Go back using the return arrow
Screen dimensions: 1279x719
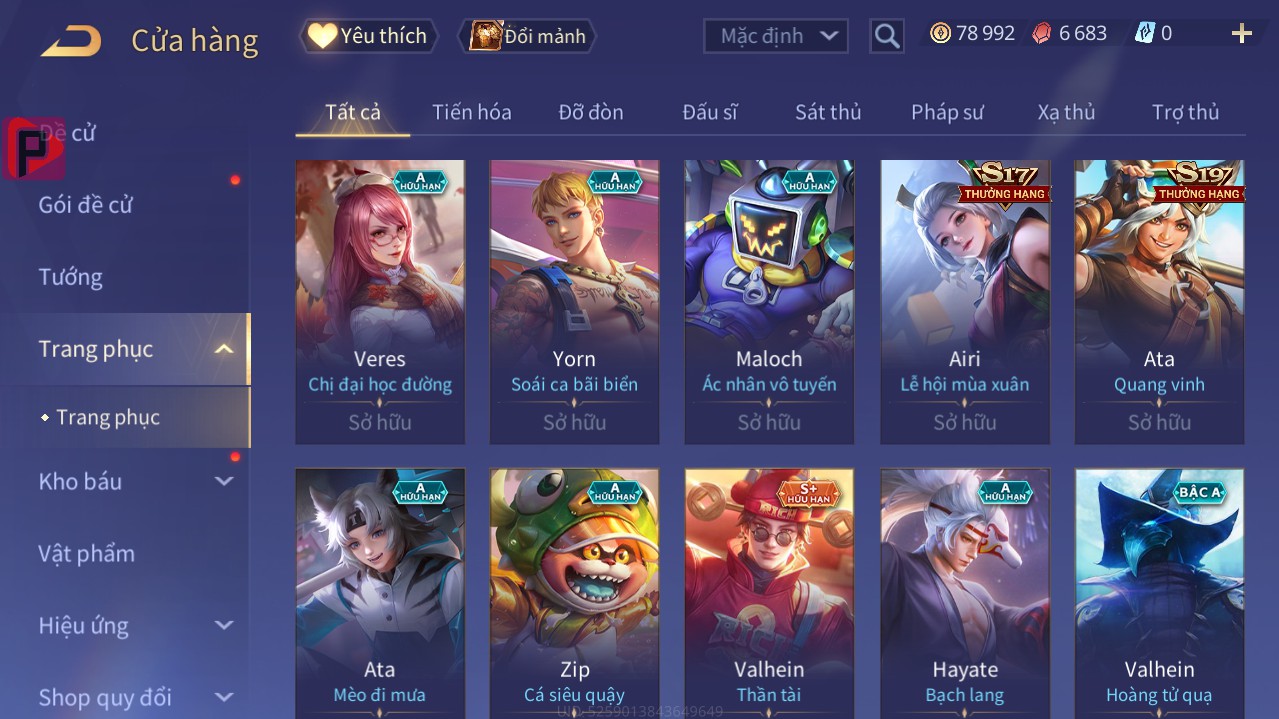(71, 41)
